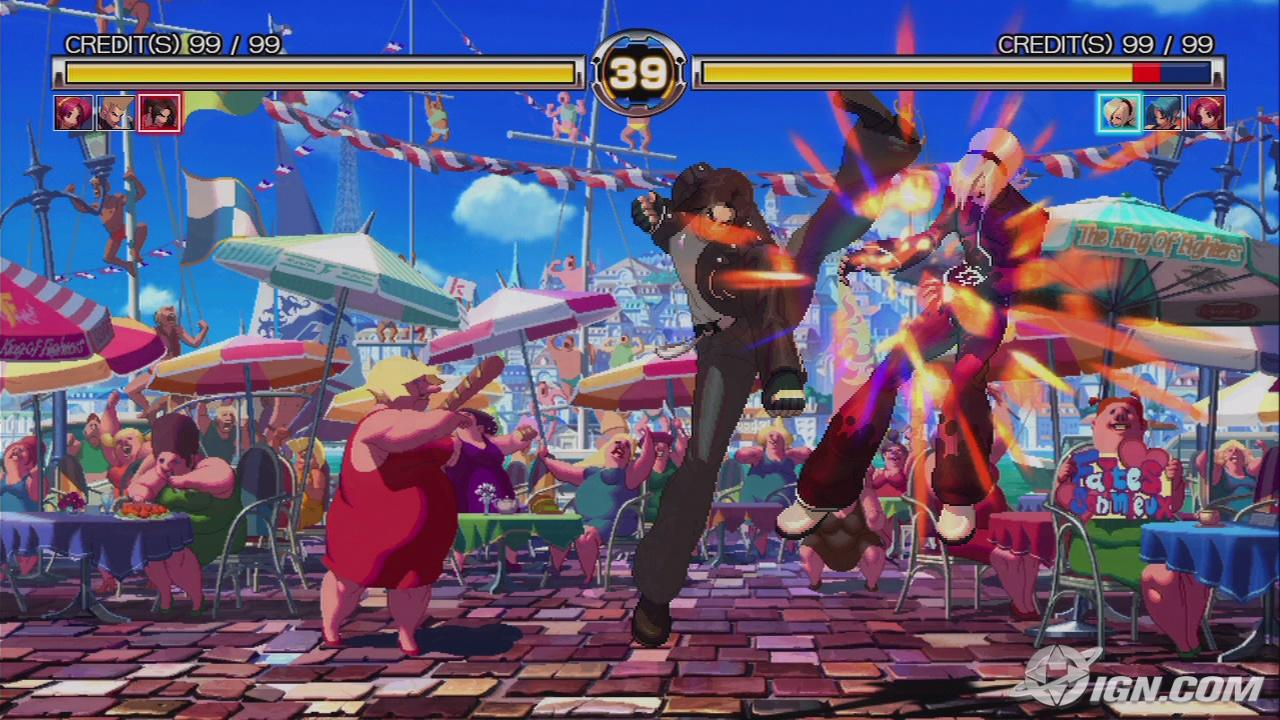This screenshot has height=720, width=1280.
Task: Select player two's red-haired fighter portrait
Action: coord(1205,113)
